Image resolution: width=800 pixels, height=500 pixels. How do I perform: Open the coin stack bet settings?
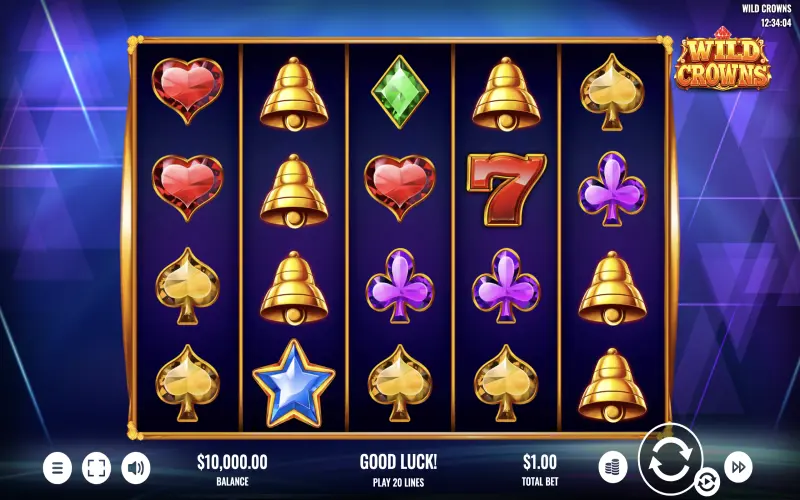[613, 466]
